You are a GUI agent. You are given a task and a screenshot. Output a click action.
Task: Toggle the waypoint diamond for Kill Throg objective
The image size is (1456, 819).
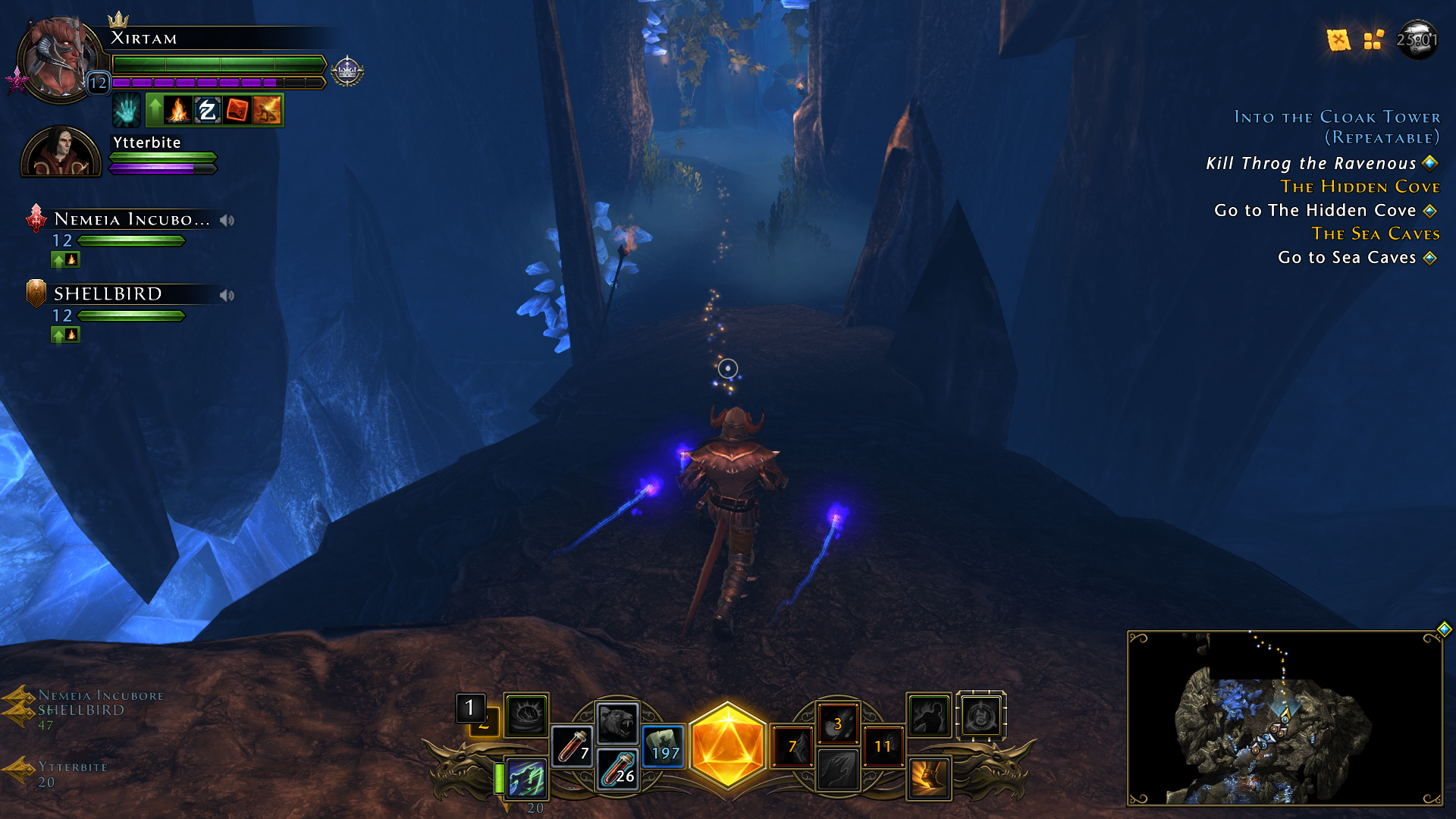point(1429,162)
